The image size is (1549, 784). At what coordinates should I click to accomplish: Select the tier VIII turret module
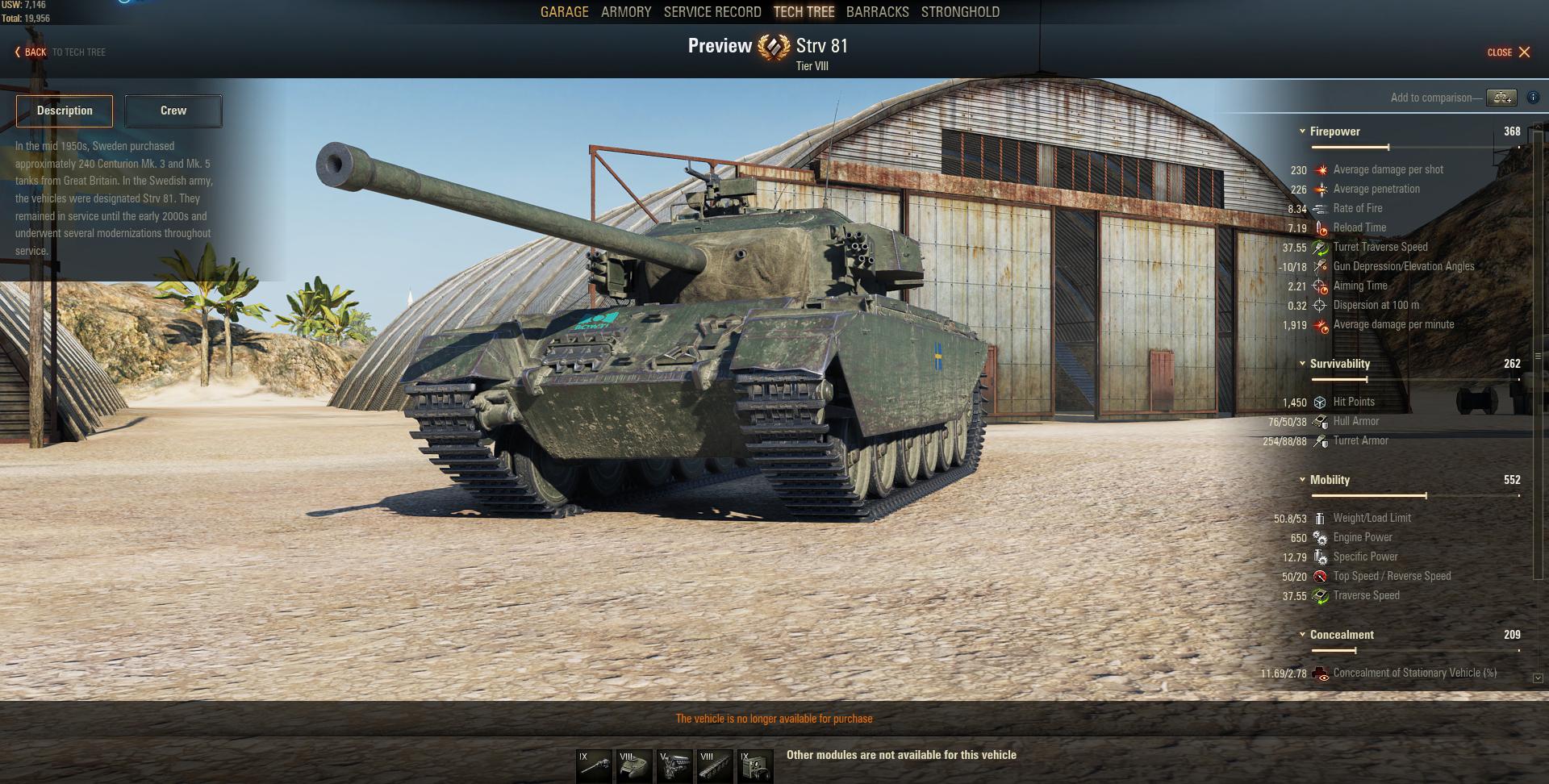634,766
